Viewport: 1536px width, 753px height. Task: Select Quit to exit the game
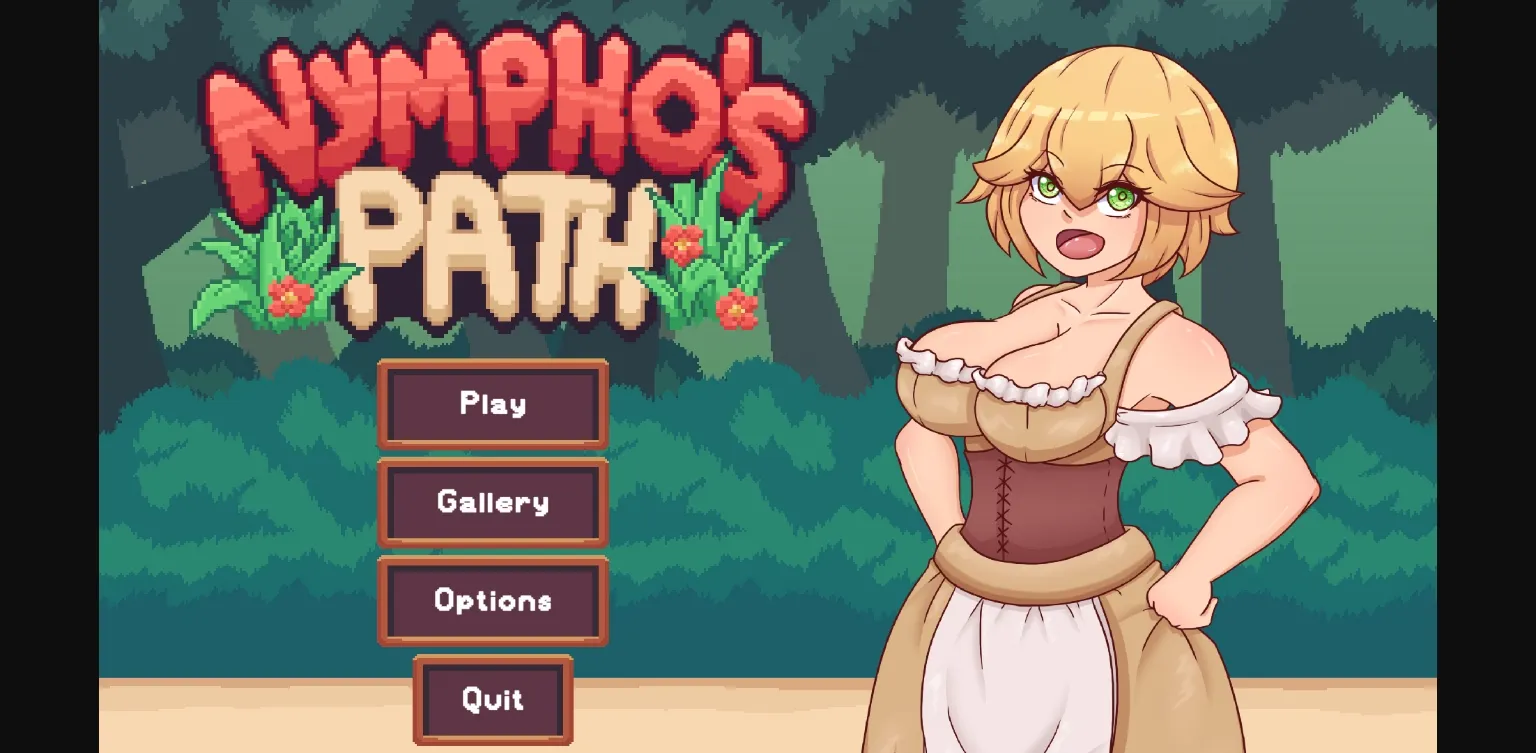click(492, 701)
